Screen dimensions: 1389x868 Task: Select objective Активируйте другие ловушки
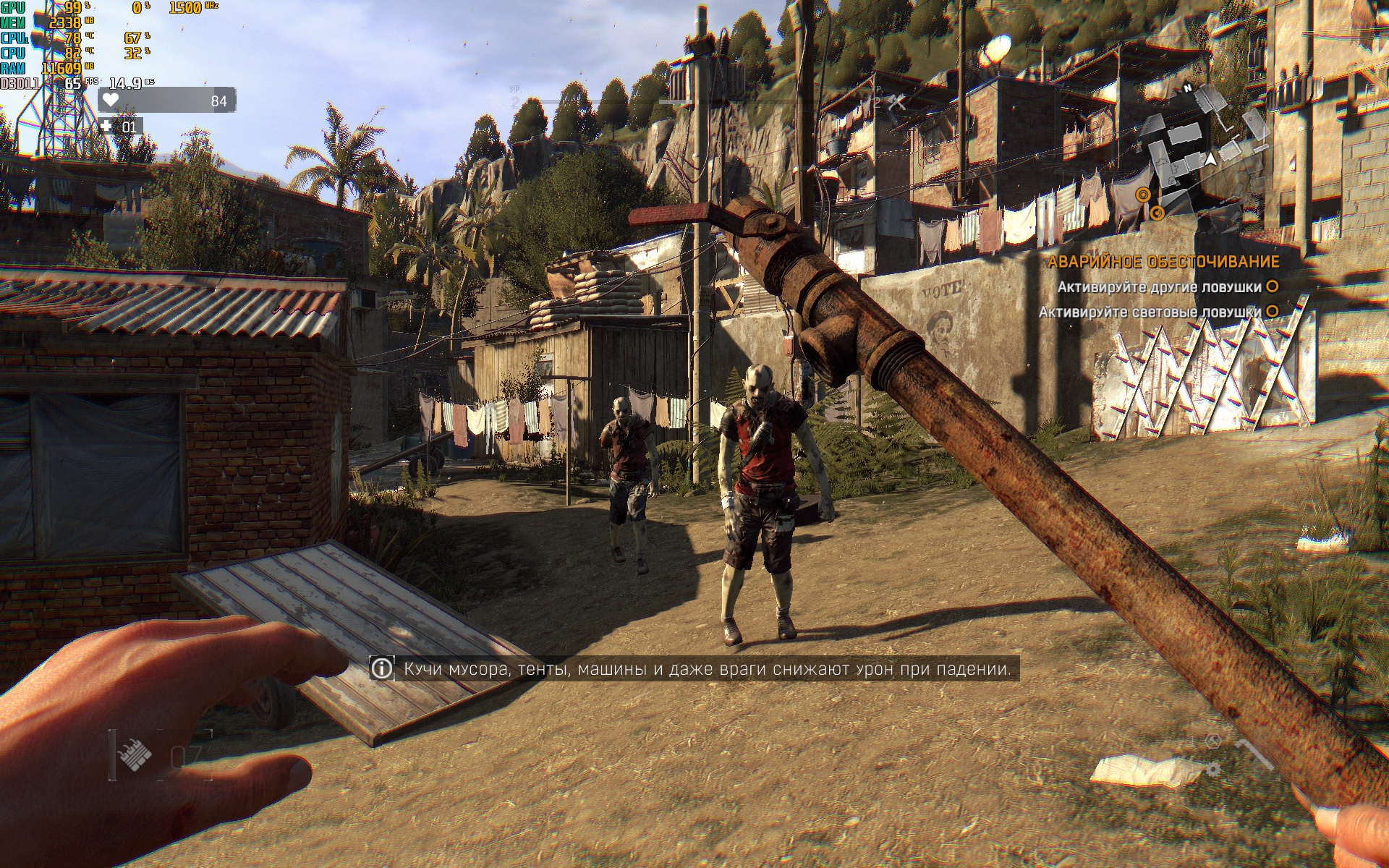[1159, 287]
